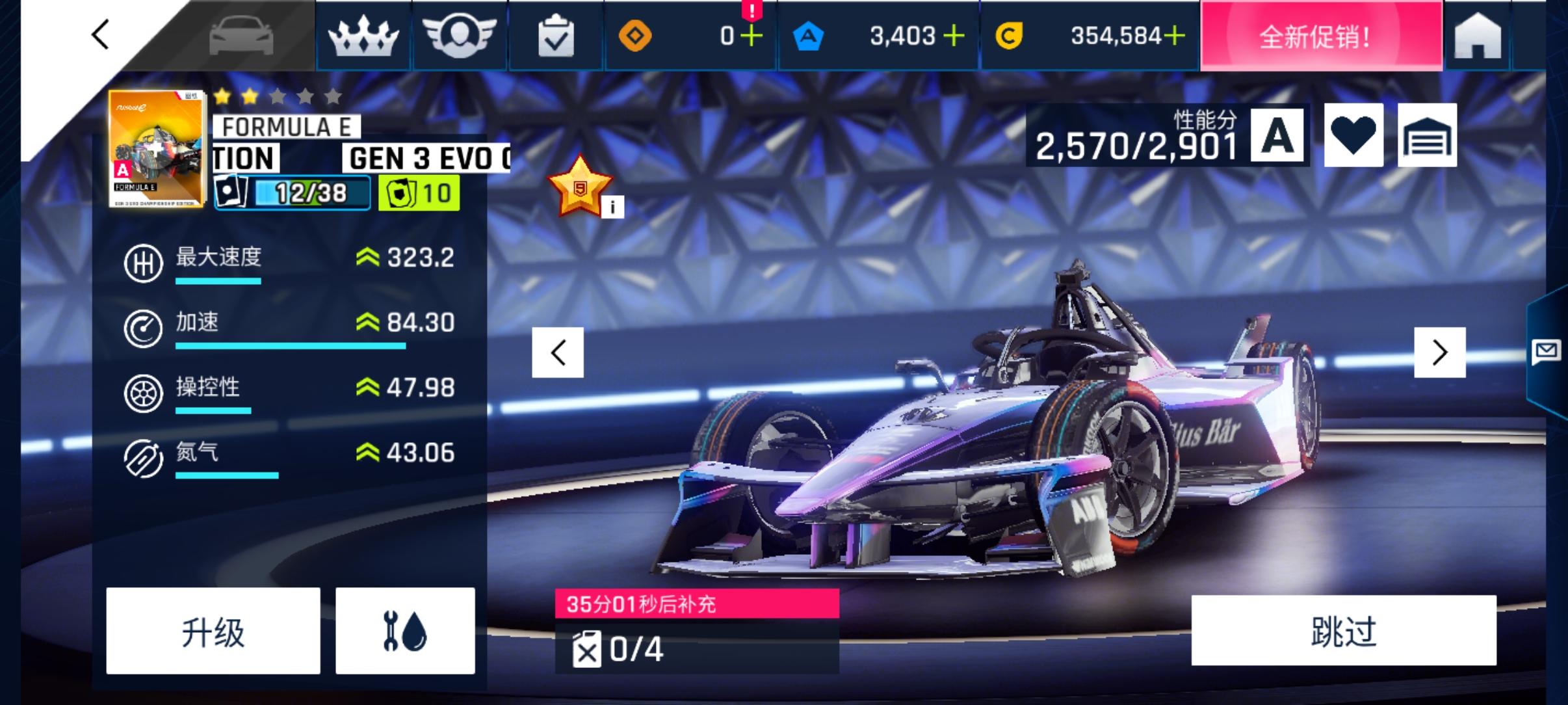Tap the 升级 upgrade button
Image resolution: width=1568 pixels, height=705 pixels.
(213, 630)
